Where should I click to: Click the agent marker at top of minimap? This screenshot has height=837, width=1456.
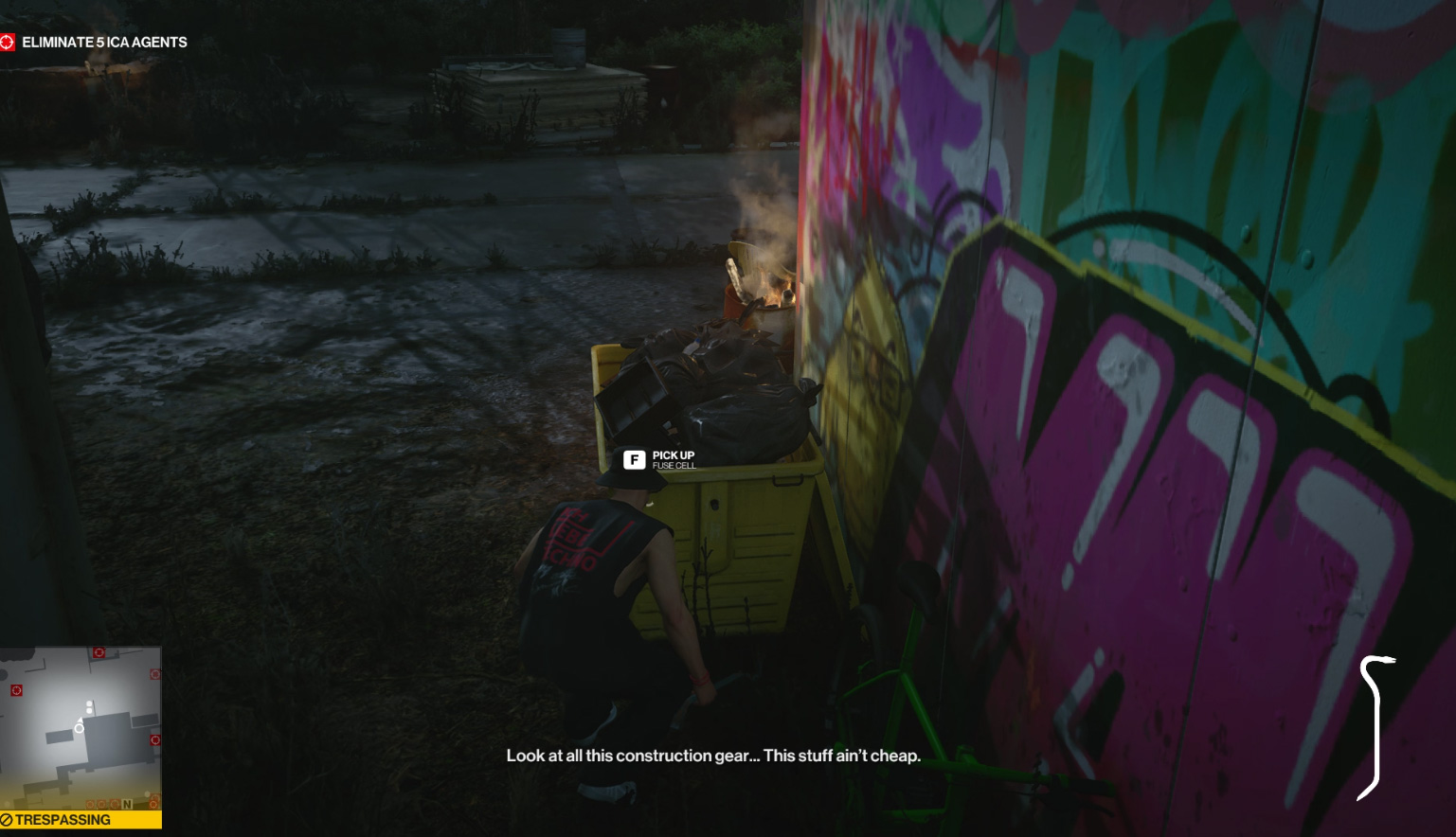click(98, 652)
